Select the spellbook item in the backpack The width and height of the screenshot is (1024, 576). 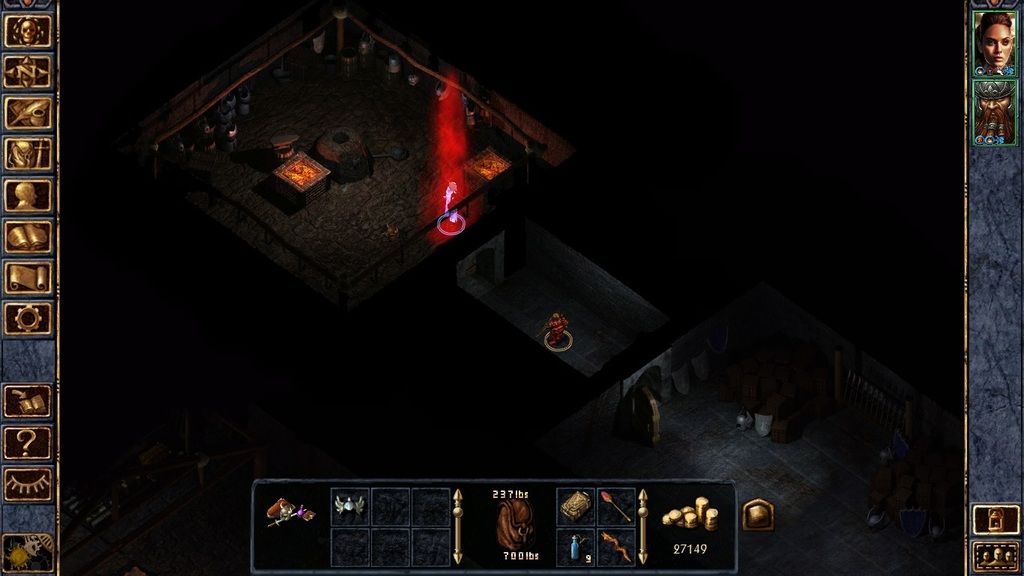coord(576,507)
